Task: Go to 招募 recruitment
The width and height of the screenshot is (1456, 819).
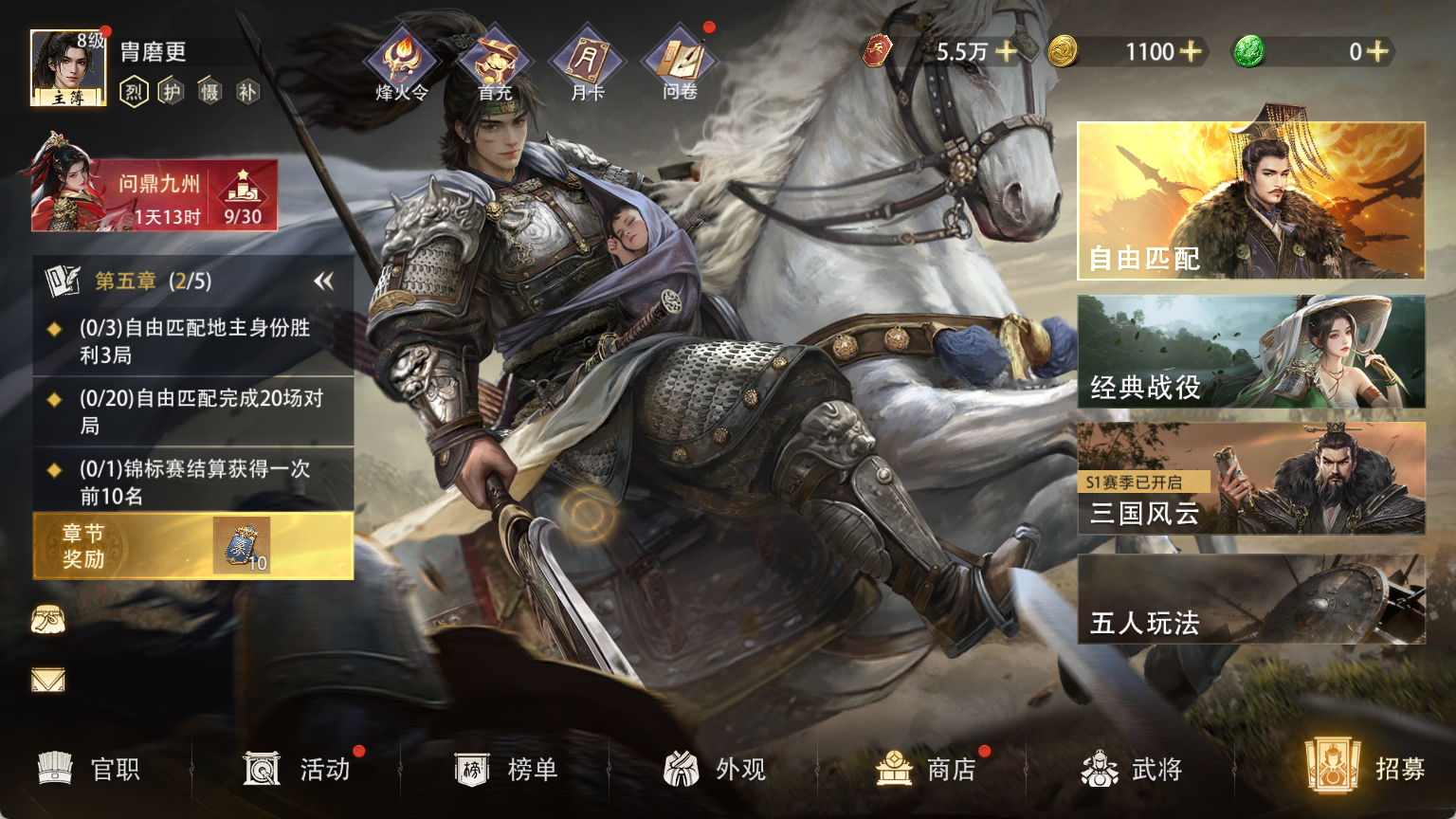Action: [1365, 767]
